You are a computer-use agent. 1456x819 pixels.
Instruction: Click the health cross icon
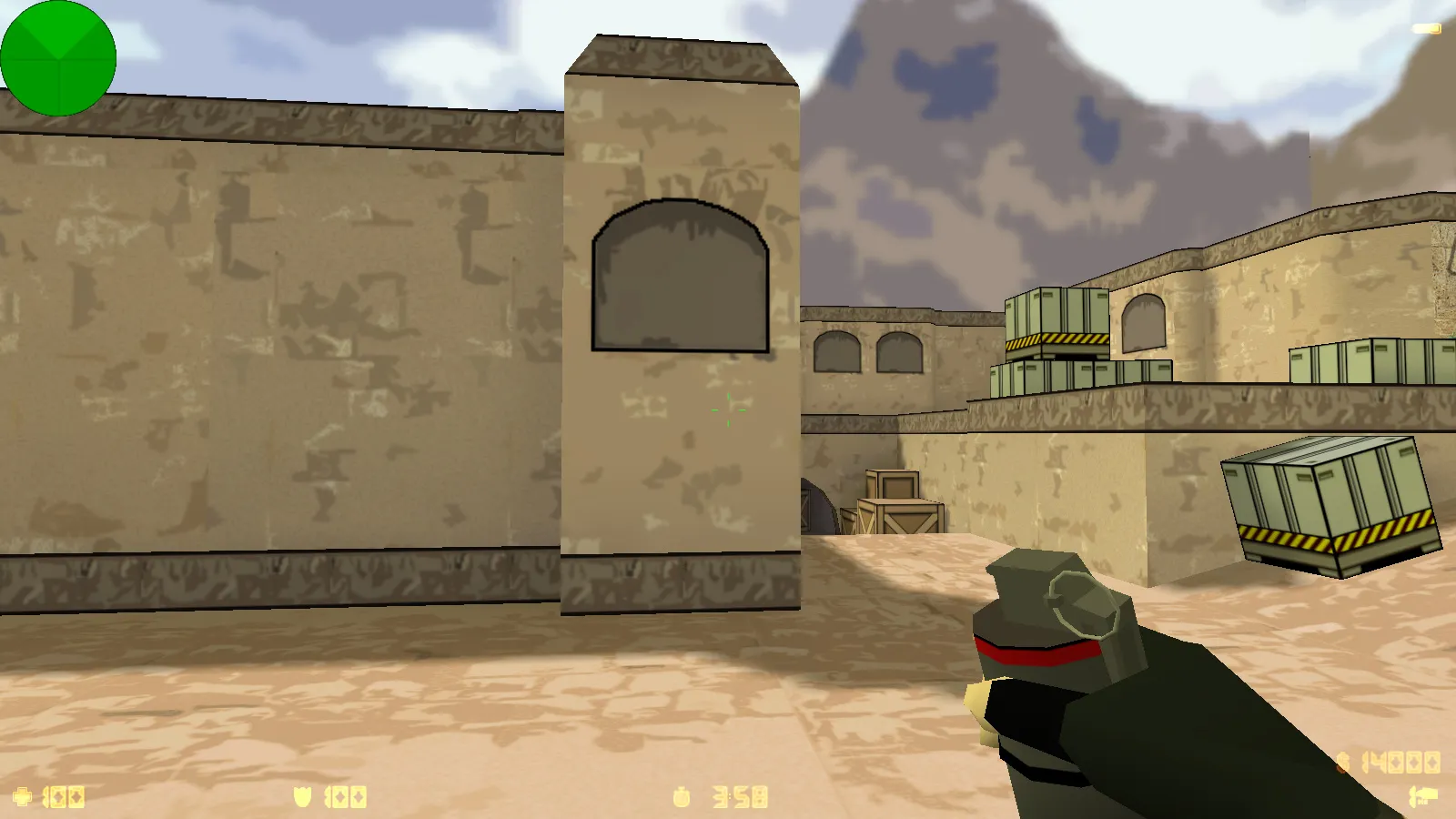click(22, 796)
